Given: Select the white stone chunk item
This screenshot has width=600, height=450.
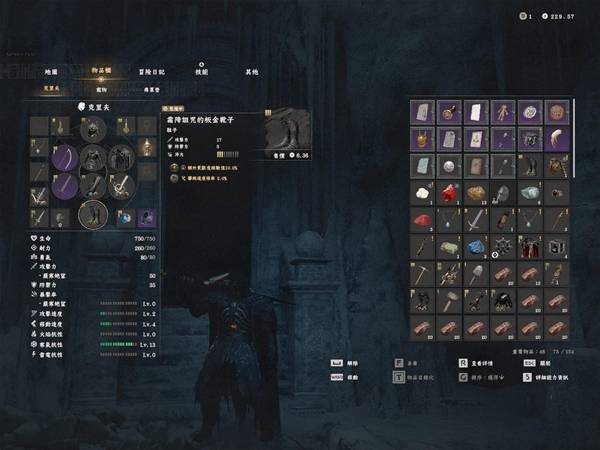Looking at the screenshot, I should (422, 193).
